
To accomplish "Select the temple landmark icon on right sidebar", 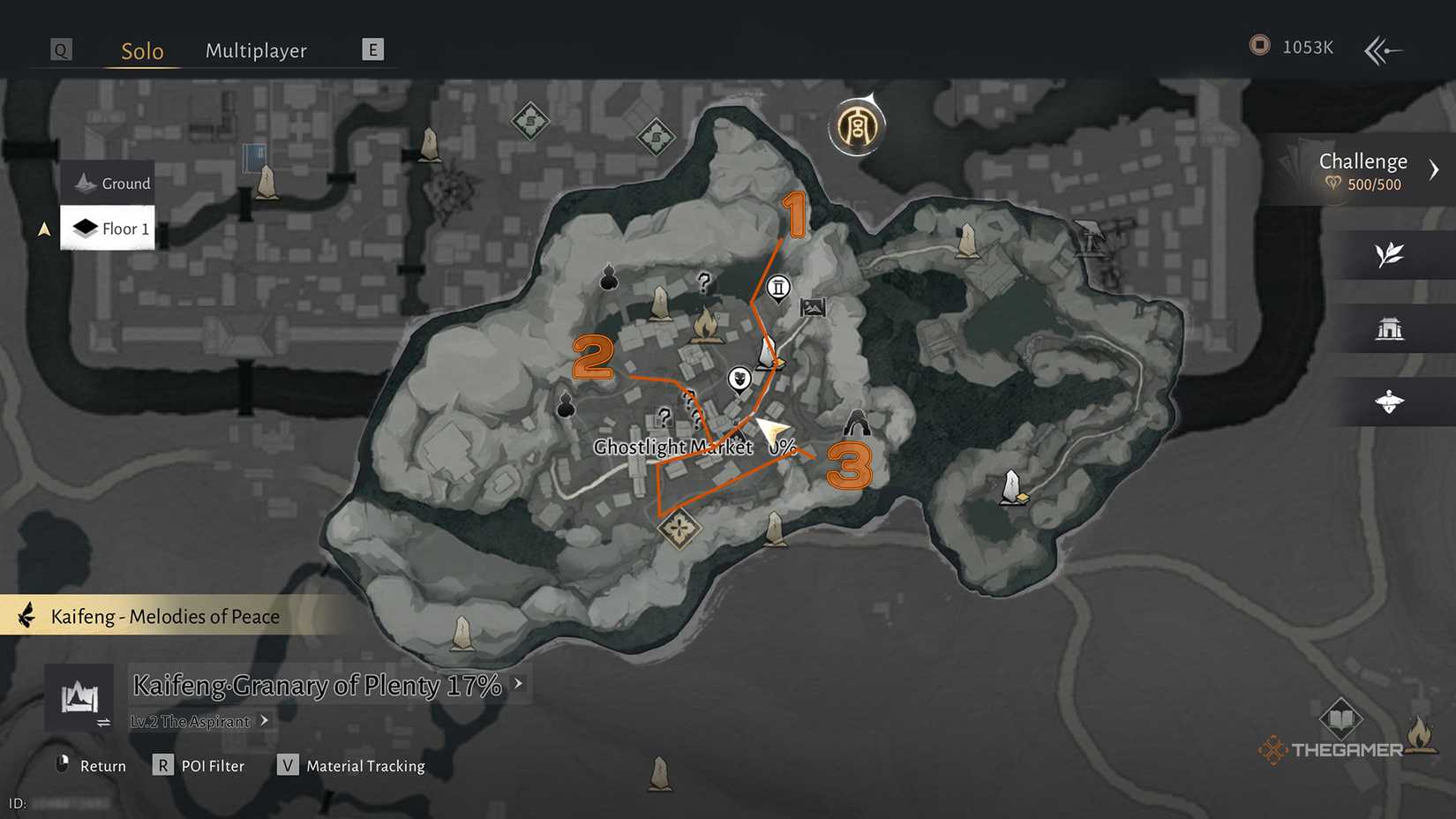I will [x=1390, y=327].
